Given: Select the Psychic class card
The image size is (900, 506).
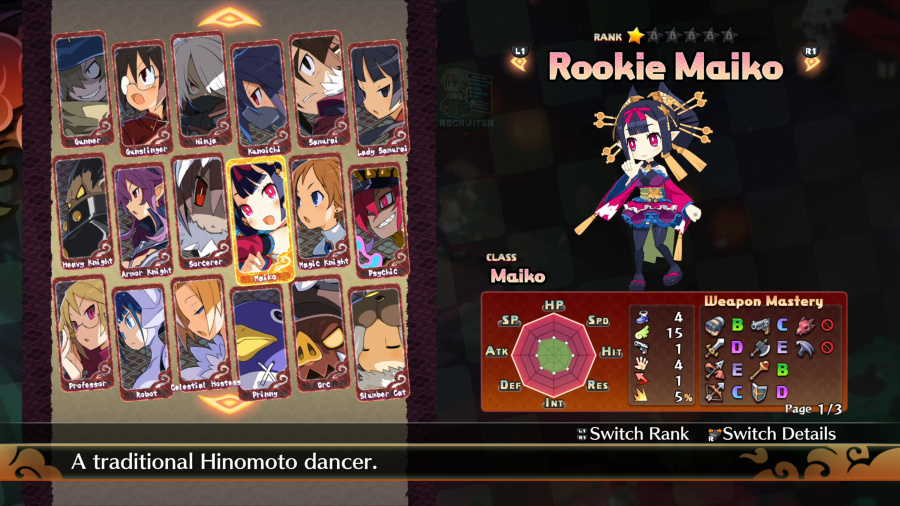Looking at the screenshot, I should [376, 218].
